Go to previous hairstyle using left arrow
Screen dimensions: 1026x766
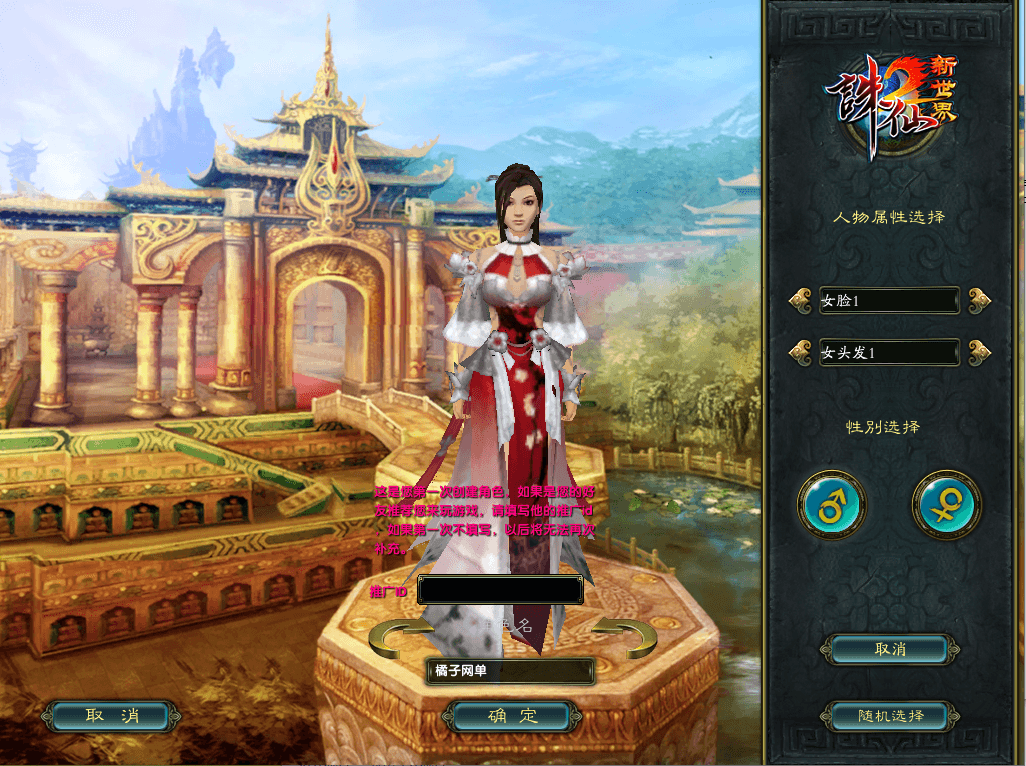pos(800,352)
